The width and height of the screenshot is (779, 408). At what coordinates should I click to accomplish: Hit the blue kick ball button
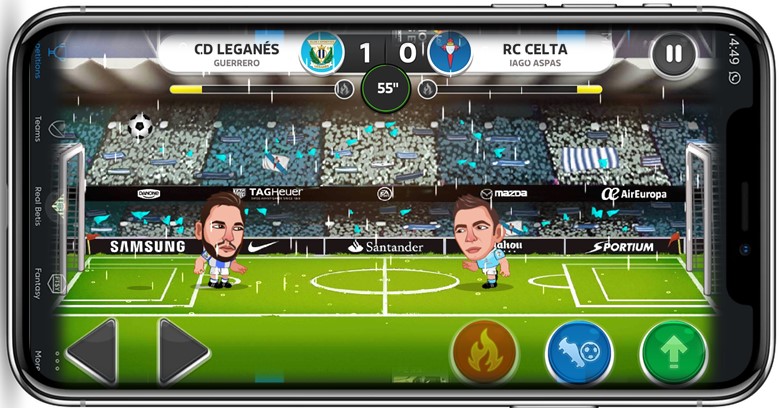[579, 353]
